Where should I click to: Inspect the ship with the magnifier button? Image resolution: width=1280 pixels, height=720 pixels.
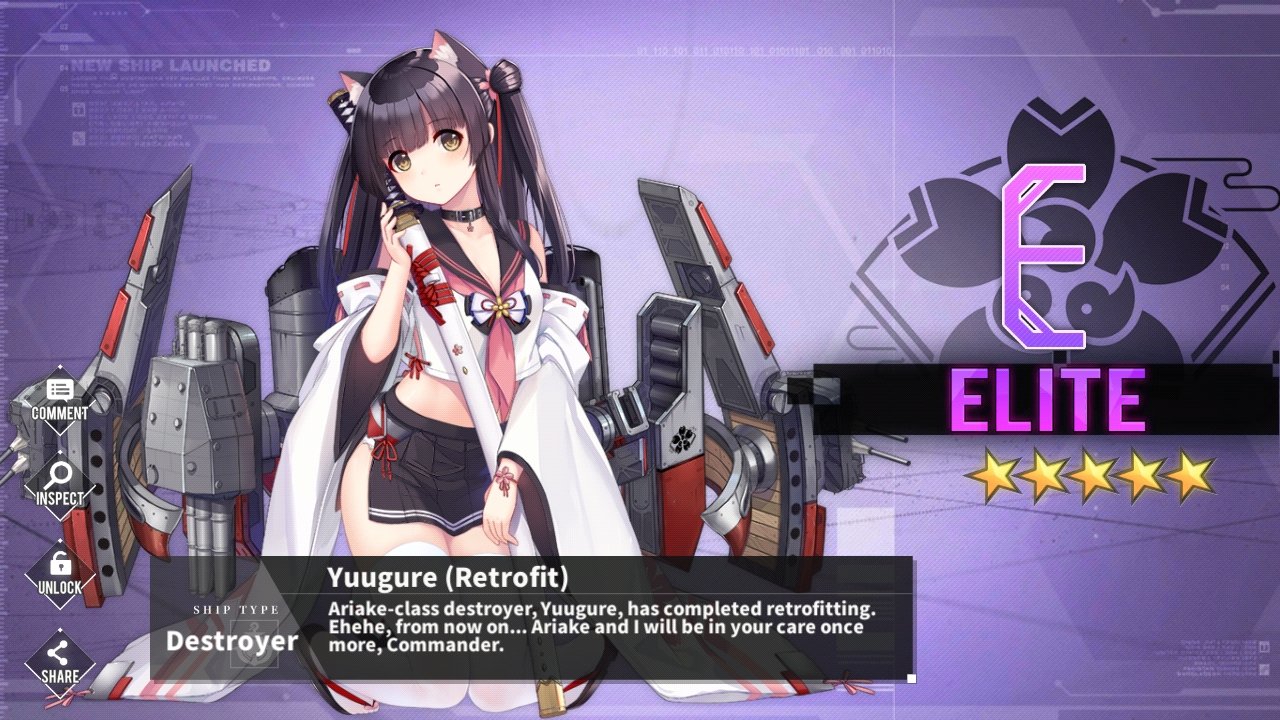[x=59, y=485]
